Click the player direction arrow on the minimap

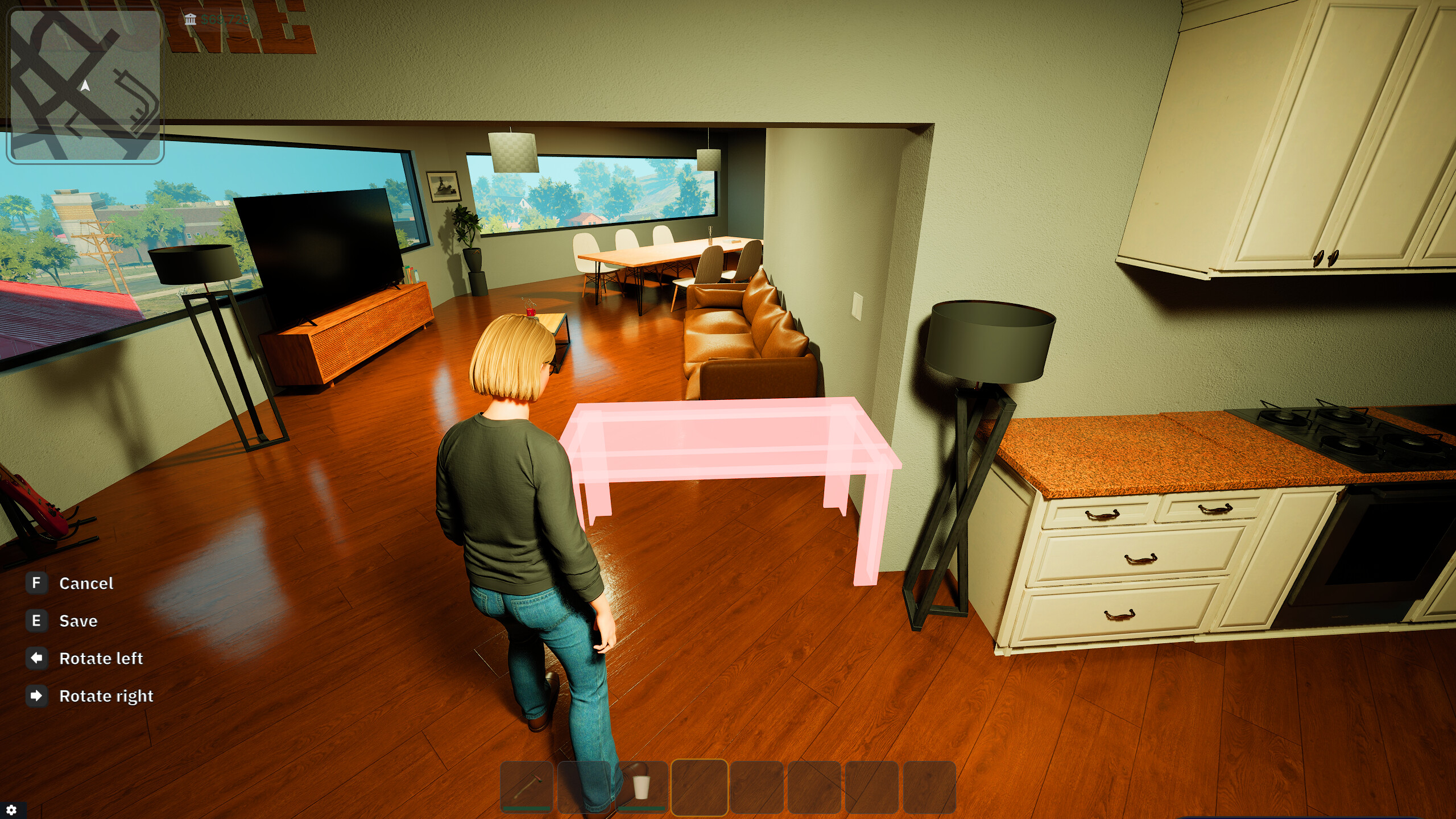click(84, 85)
